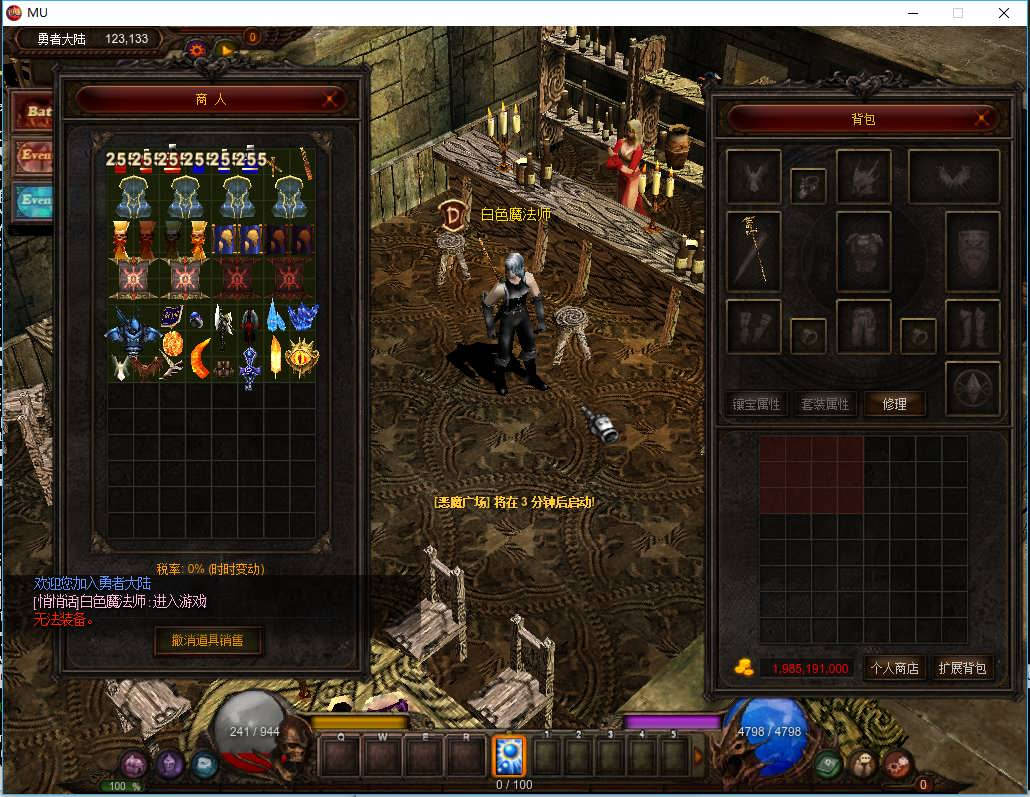Select the golden eye item in shop

pos(301,355)
